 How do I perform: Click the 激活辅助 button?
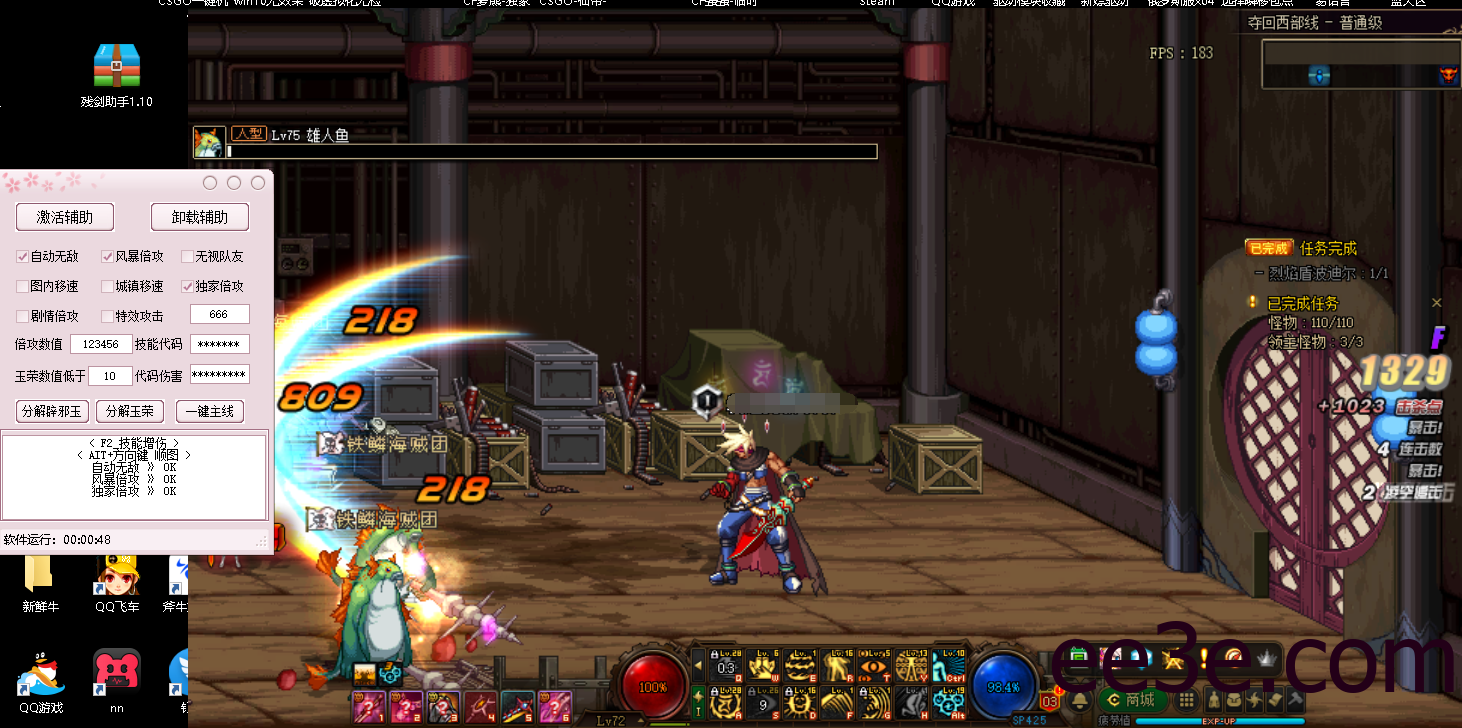[65, 217]
